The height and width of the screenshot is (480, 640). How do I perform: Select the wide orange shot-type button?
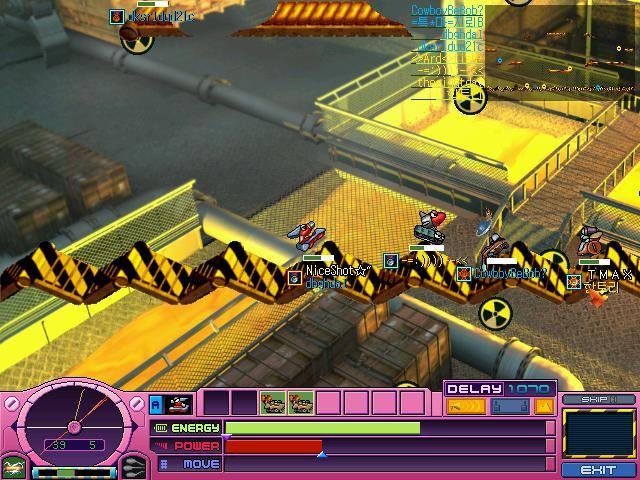(x=465, y=406)
